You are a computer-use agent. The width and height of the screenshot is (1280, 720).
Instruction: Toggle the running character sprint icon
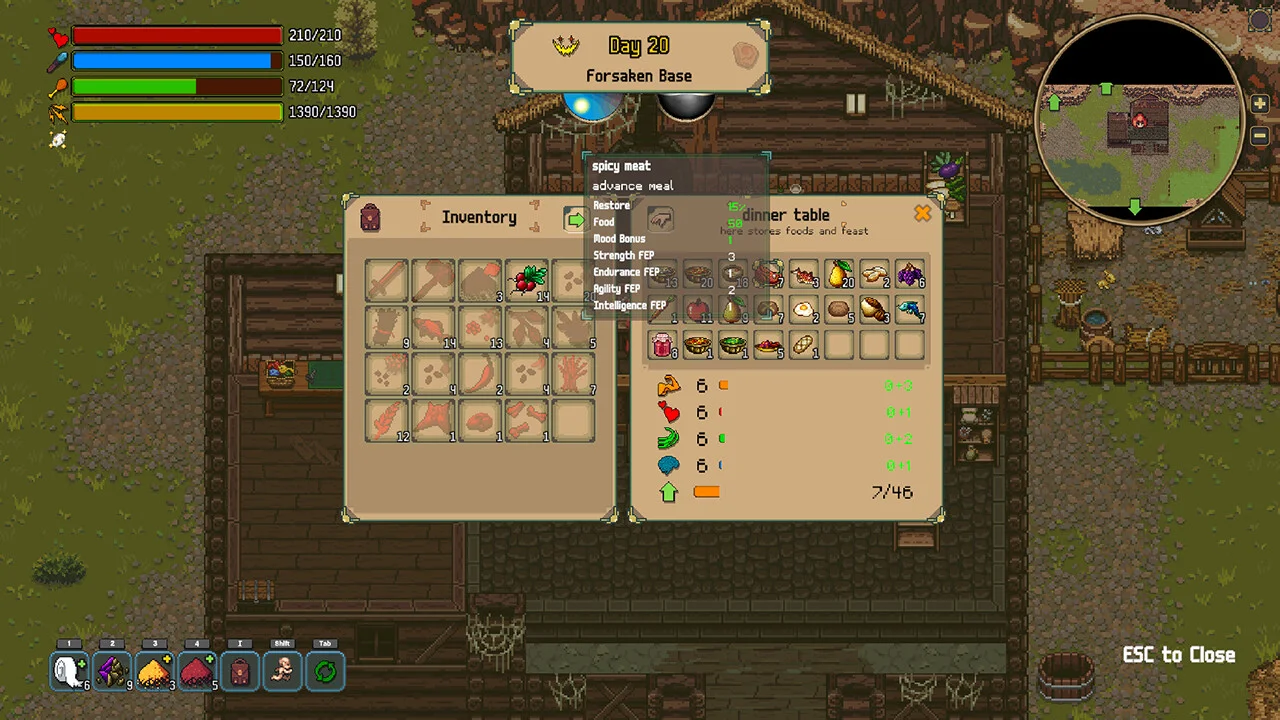[283, 671]
